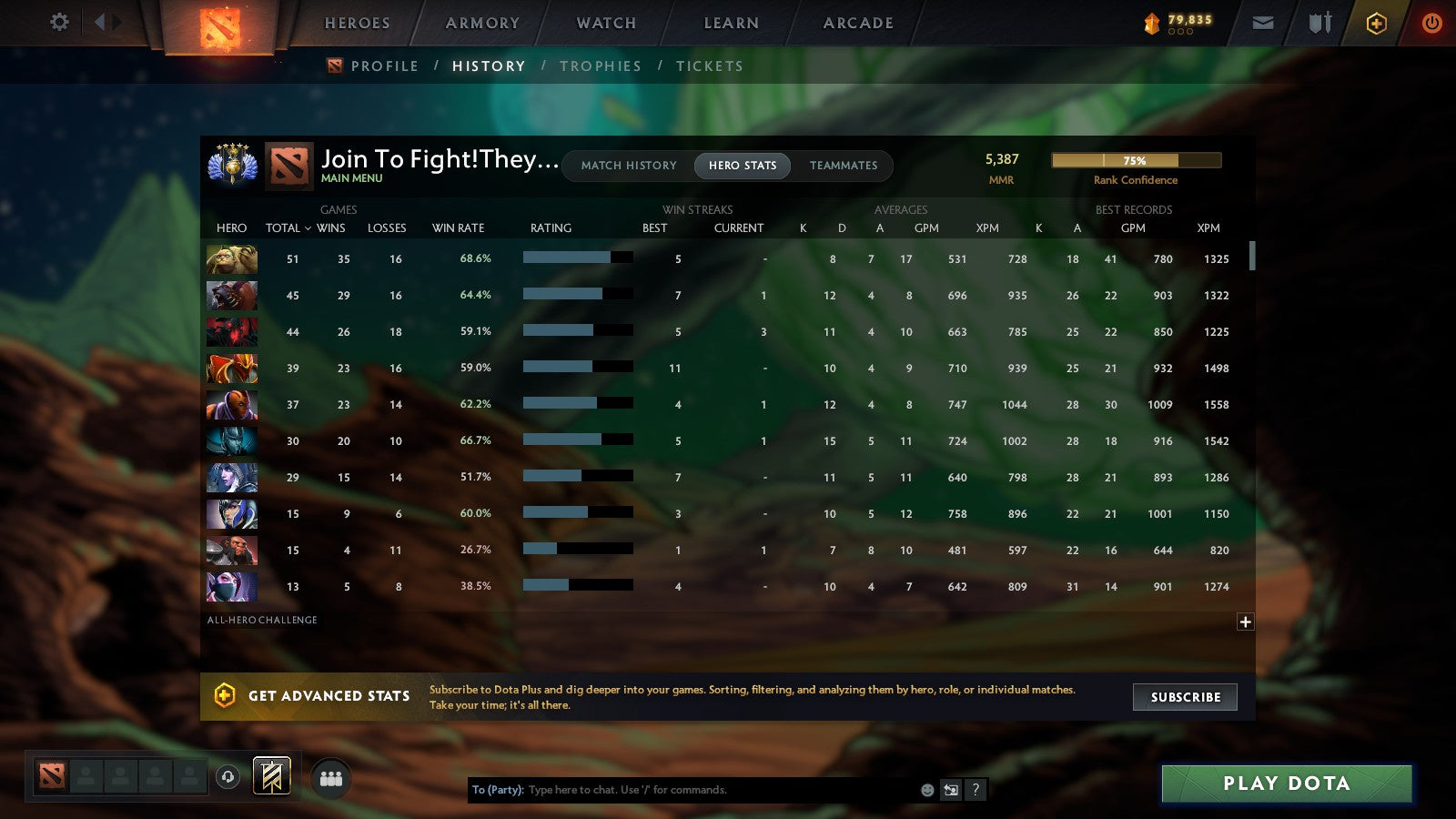
Task: Open the Teammates view
Action: coord(844,166)
